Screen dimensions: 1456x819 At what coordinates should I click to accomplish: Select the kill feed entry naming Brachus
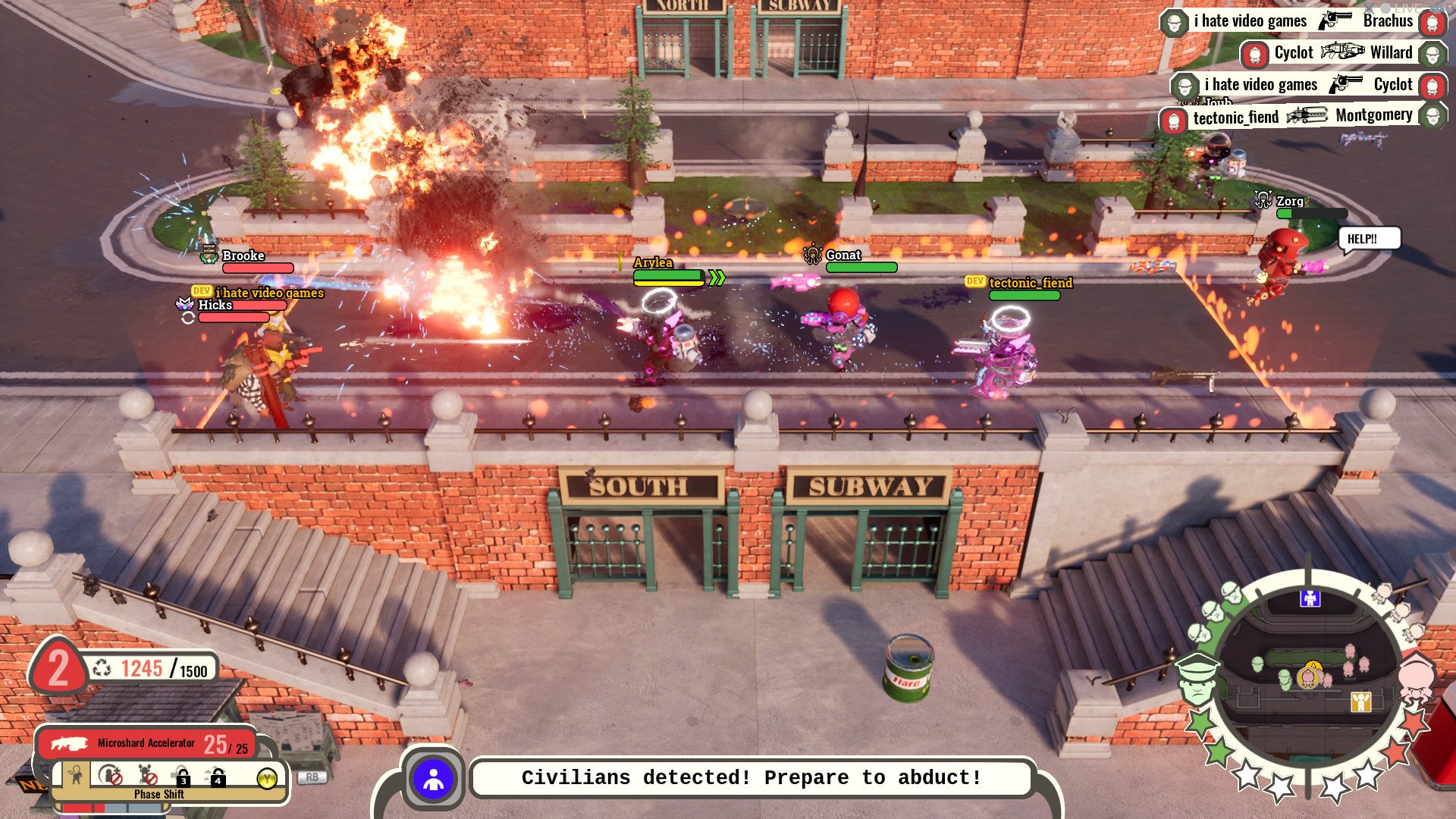(x=1303, y=21)
